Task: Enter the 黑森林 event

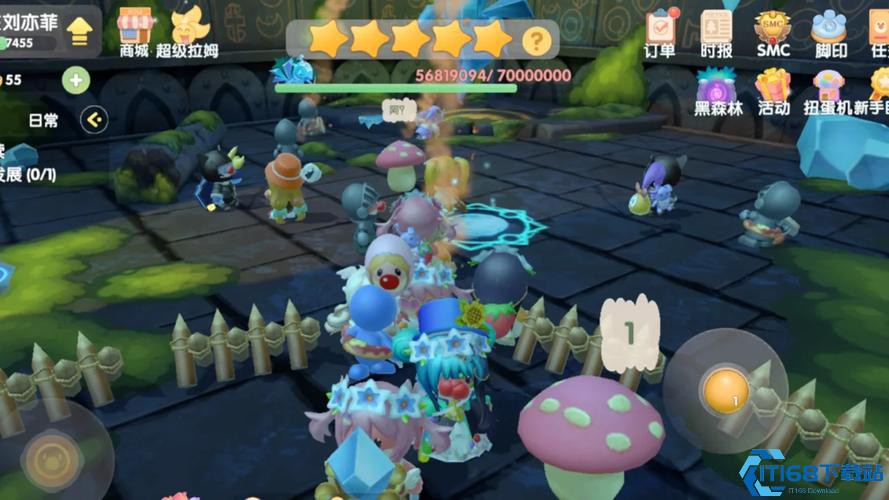Action: coord(718,92)
